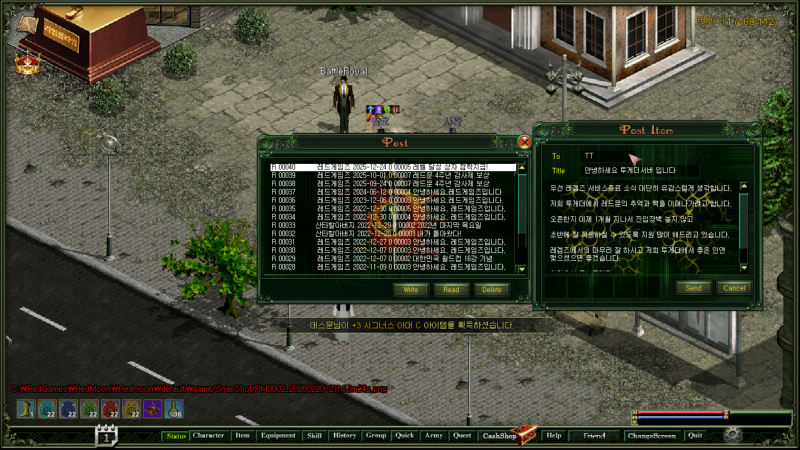800x450 pixels.
Task: Open the Friend list
Action: click(594, 436)
